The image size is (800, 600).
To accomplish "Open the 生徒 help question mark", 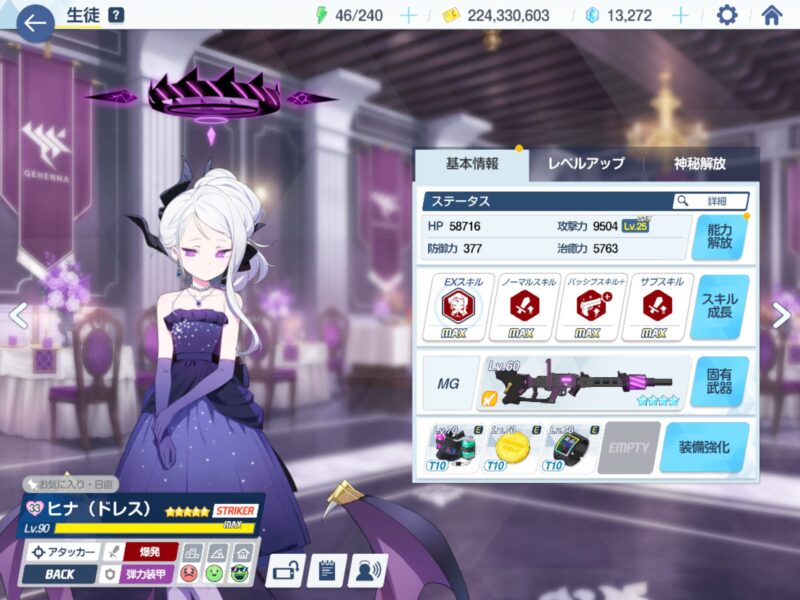I will (116, 15).
